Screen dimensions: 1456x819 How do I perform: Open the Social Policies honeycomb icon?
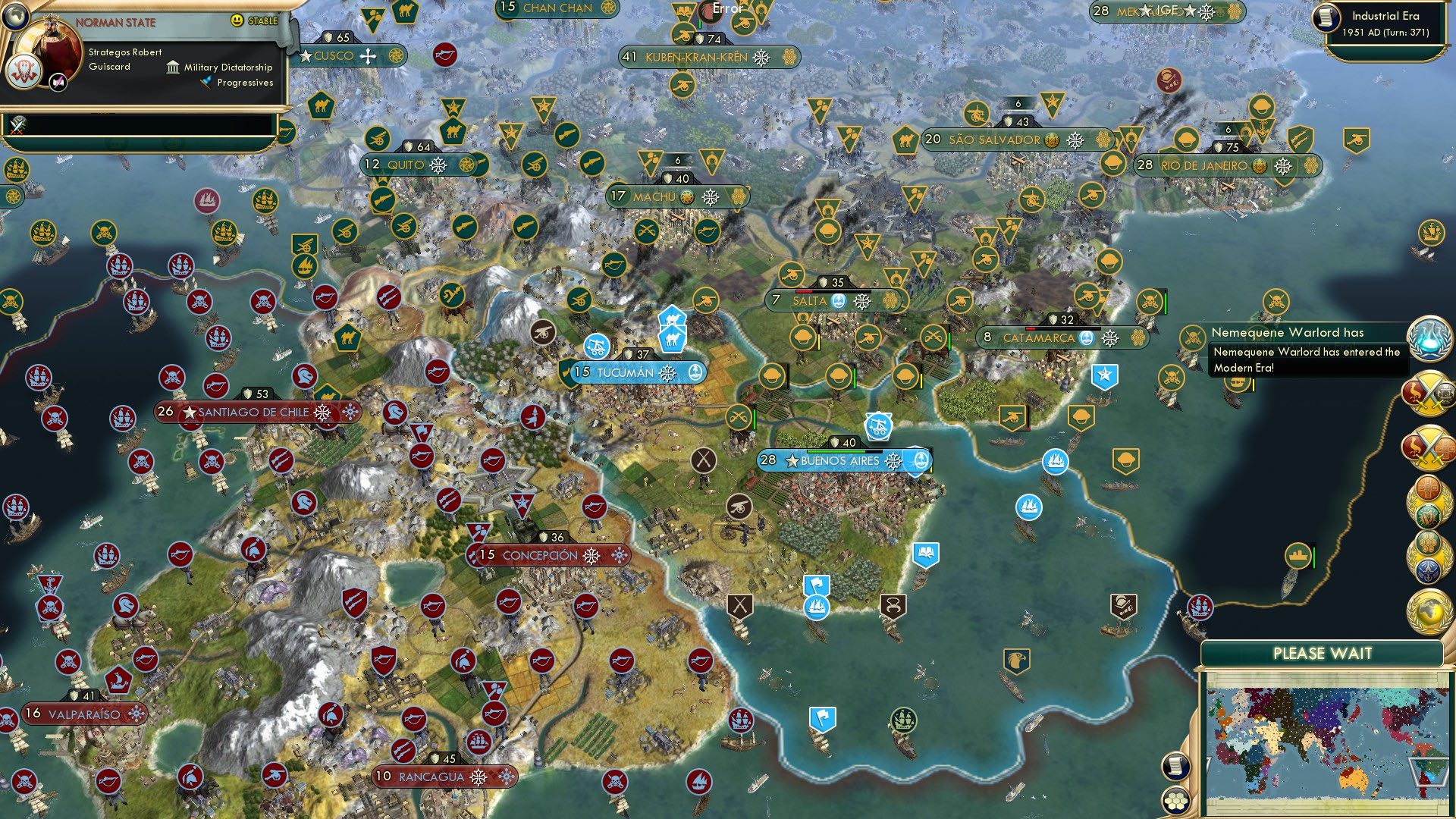(x=1429, y=543)
